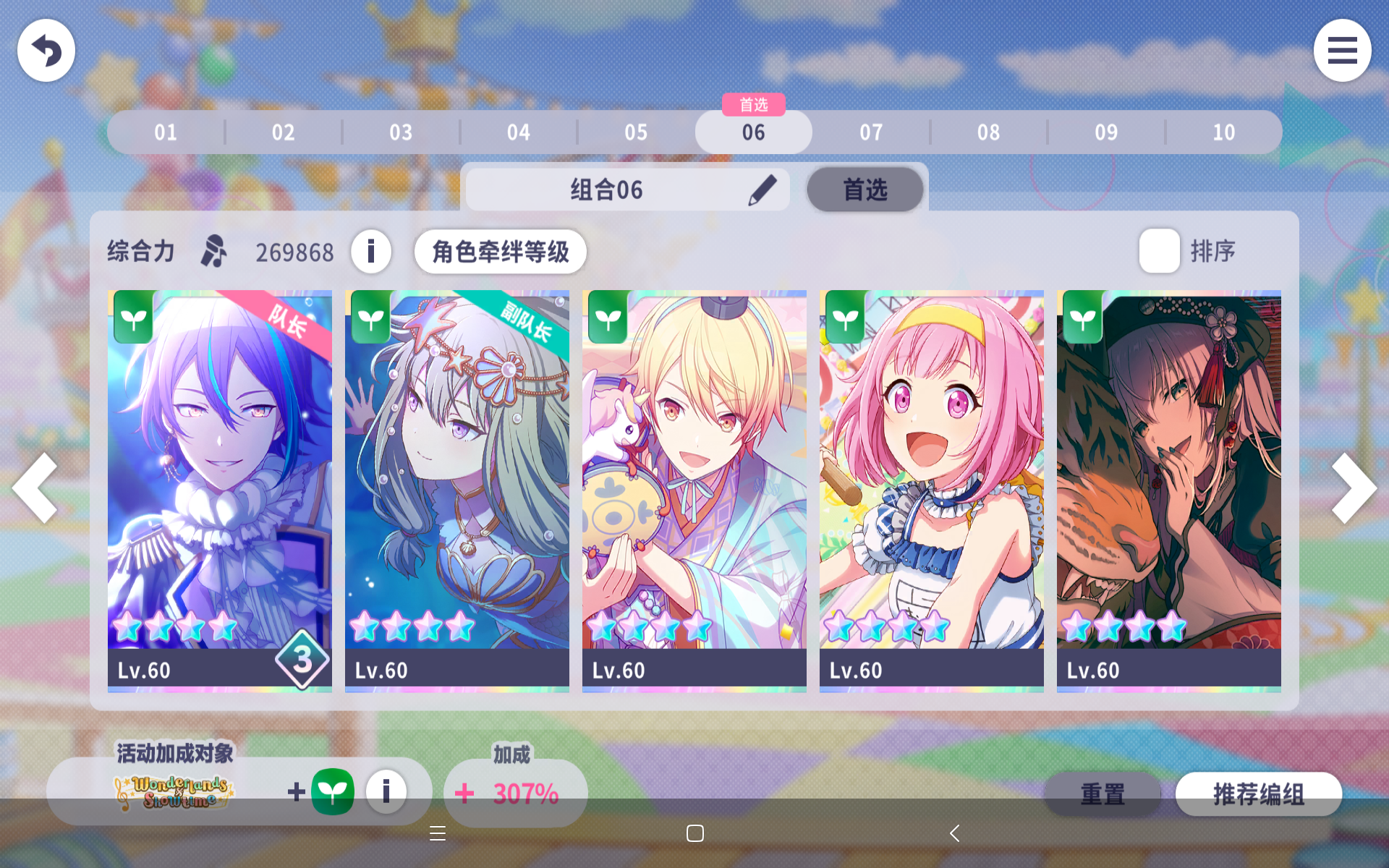Open the info icon next to total power 269868
This screenshot has height=868, width=1389.
pyautogui.click(x=371, y=252)
